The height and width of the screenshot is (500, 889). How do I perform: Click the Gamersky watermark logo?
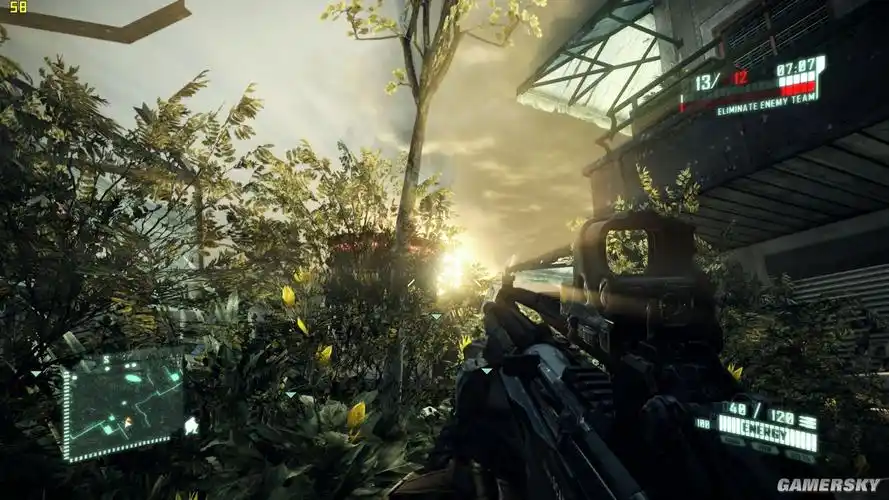[x=829, y=485]
